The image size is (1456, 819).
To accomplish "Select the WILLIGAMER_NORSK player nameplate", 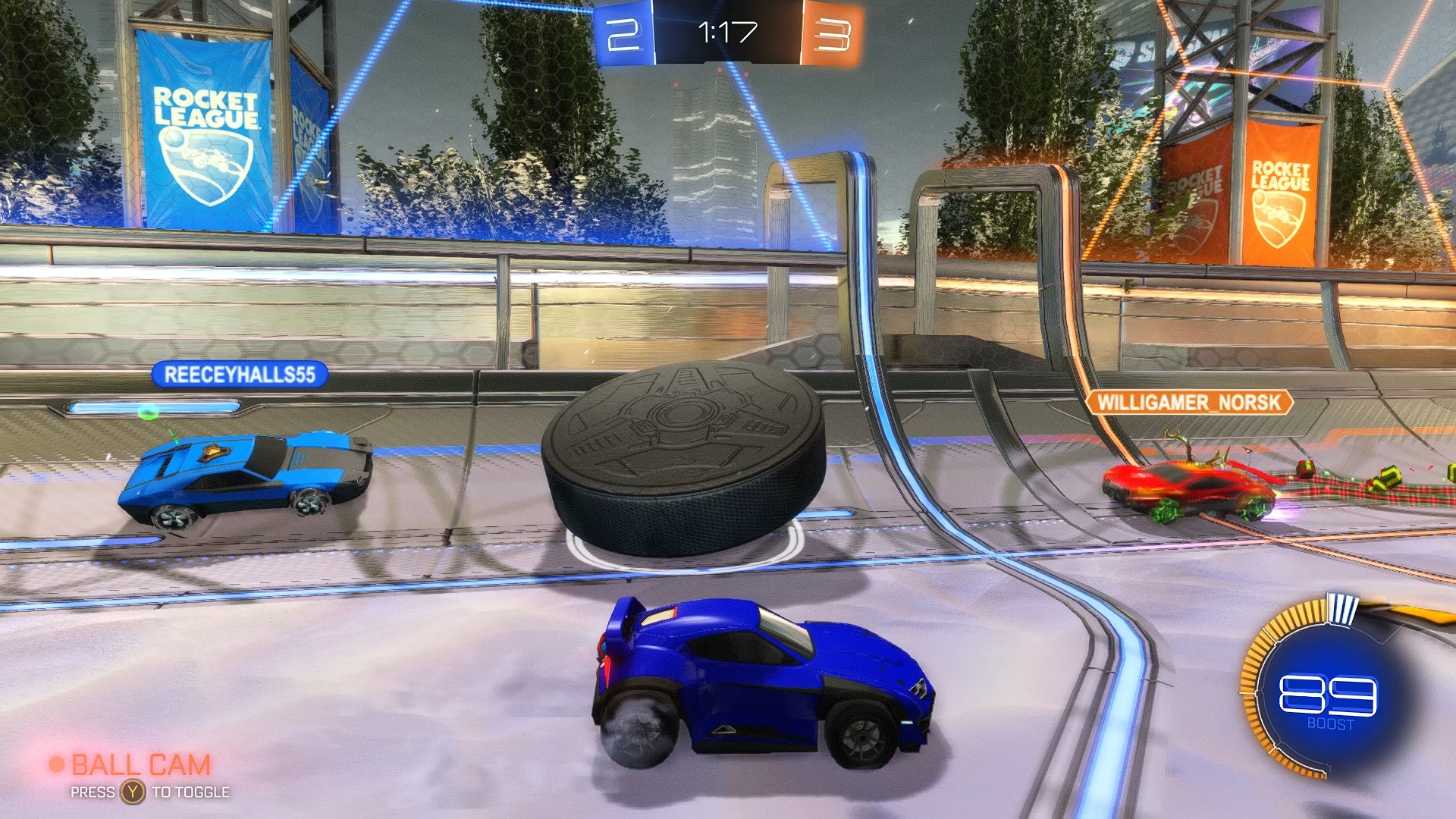I will pos(1188,402).
